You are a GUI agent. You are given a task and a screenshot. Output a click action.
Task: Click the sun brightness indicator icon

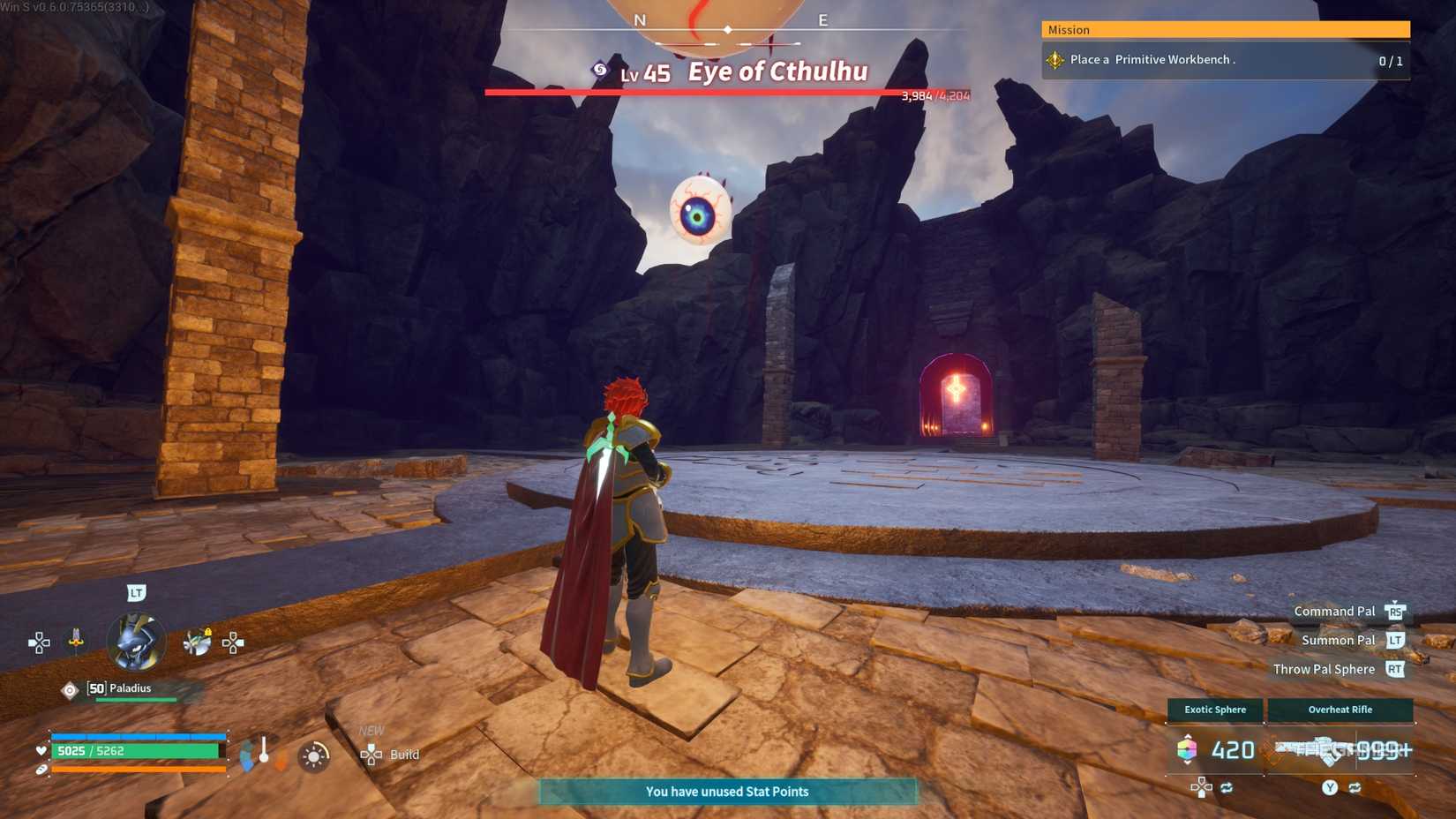pyautogui.click(x=313, y=755)
